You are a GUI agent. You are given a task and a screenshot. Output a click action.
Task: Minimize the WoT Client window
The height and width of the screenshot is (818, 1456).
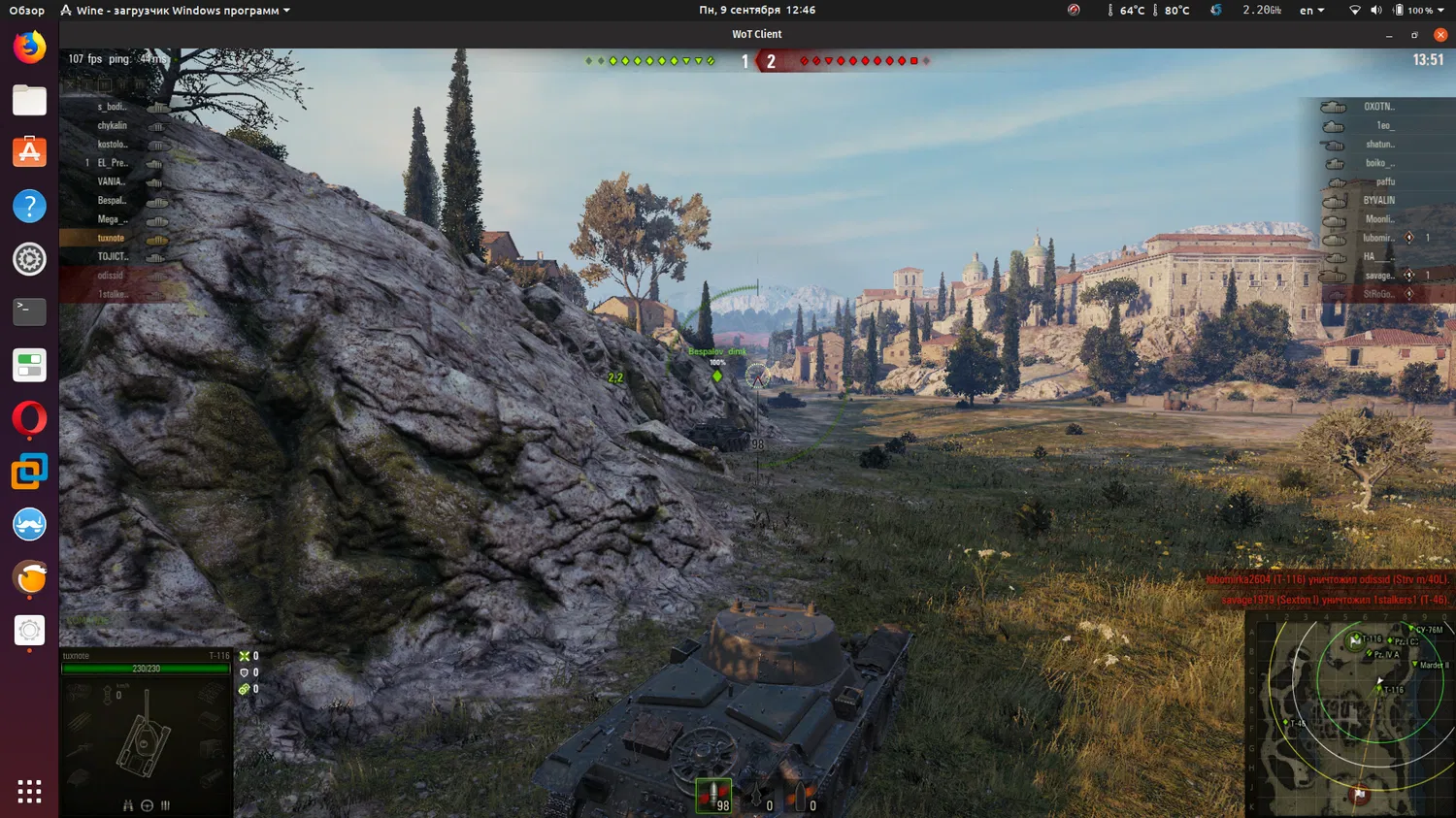tap(1389, 35)
